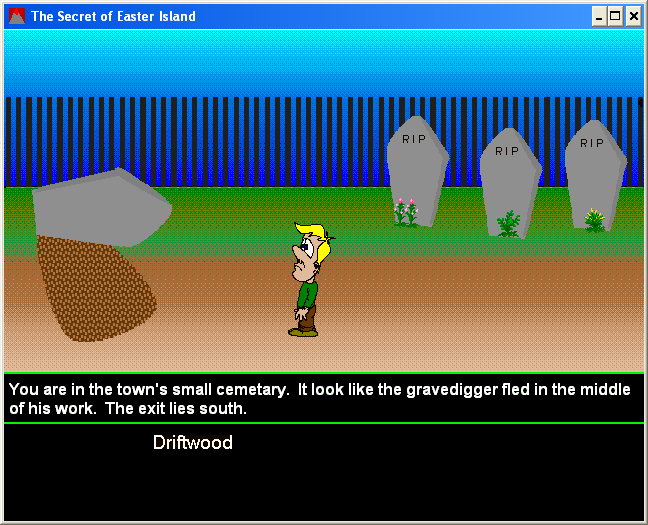Select the Driftwood inventory item
648x525 pixels.
click(192, 442)
